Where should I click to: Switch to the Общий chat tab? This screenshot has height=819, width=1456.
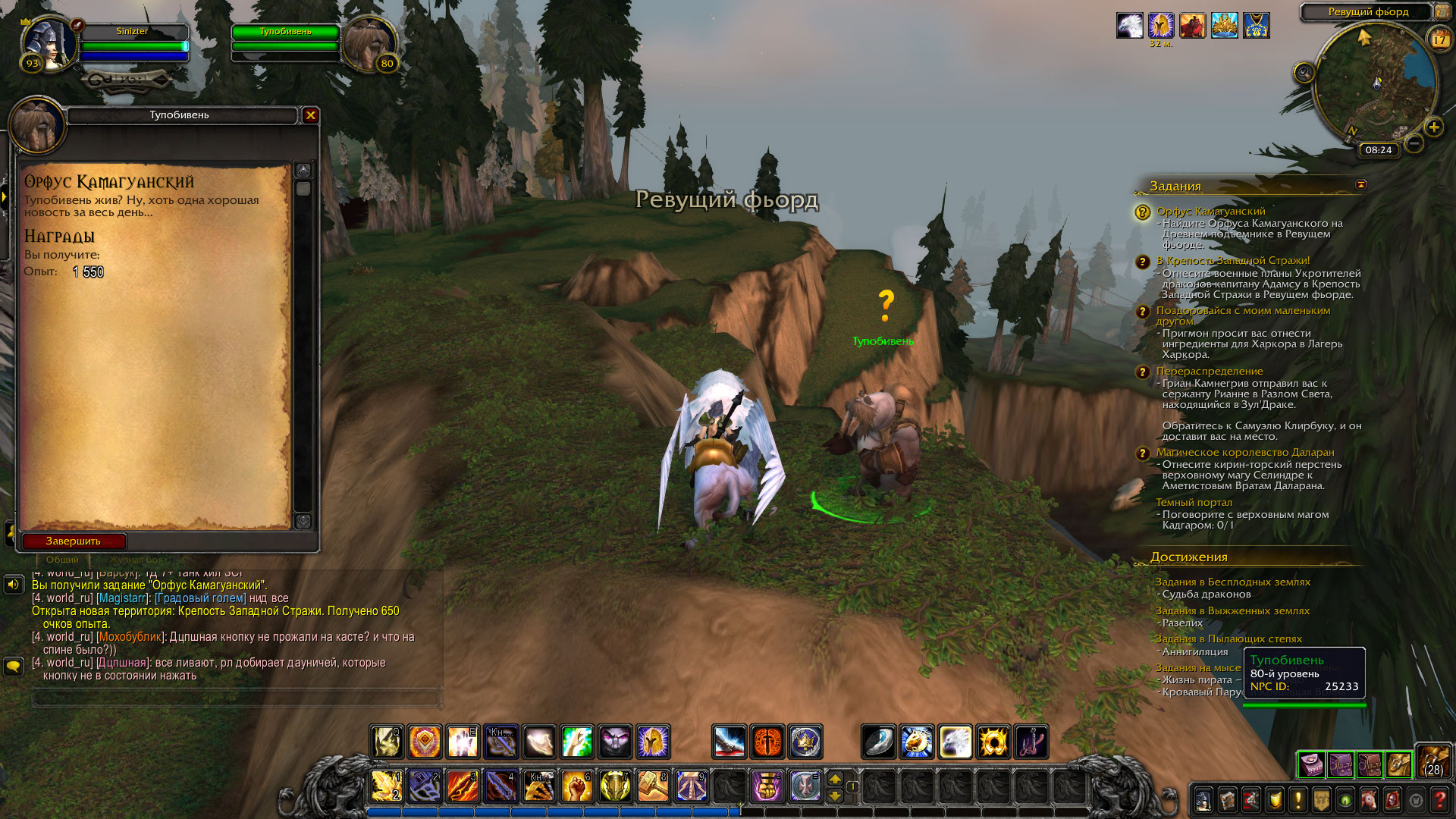(x=62, y=560)
